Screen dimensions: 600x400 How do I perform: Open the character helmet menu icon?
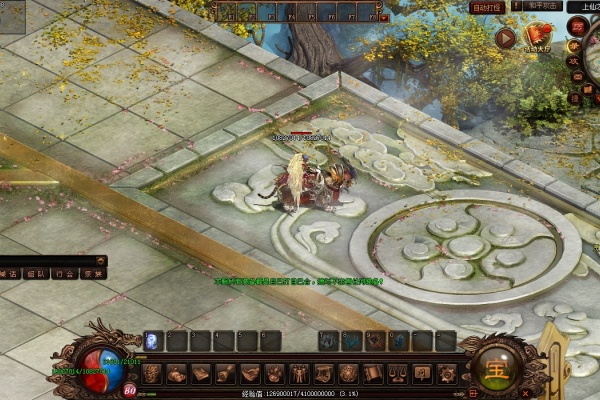pos(151,374)
